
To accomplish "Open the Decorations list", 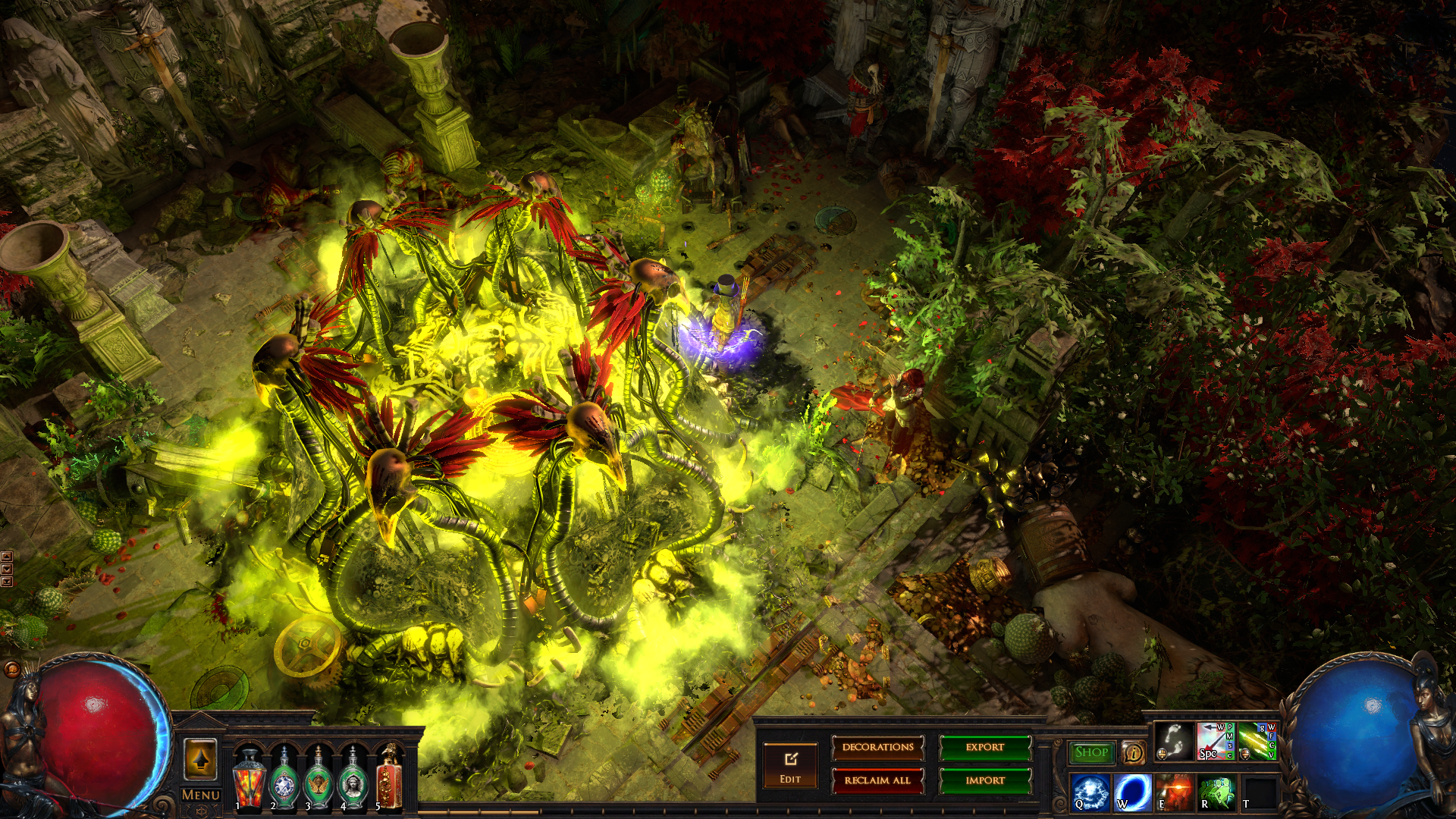I will (878, 748).
